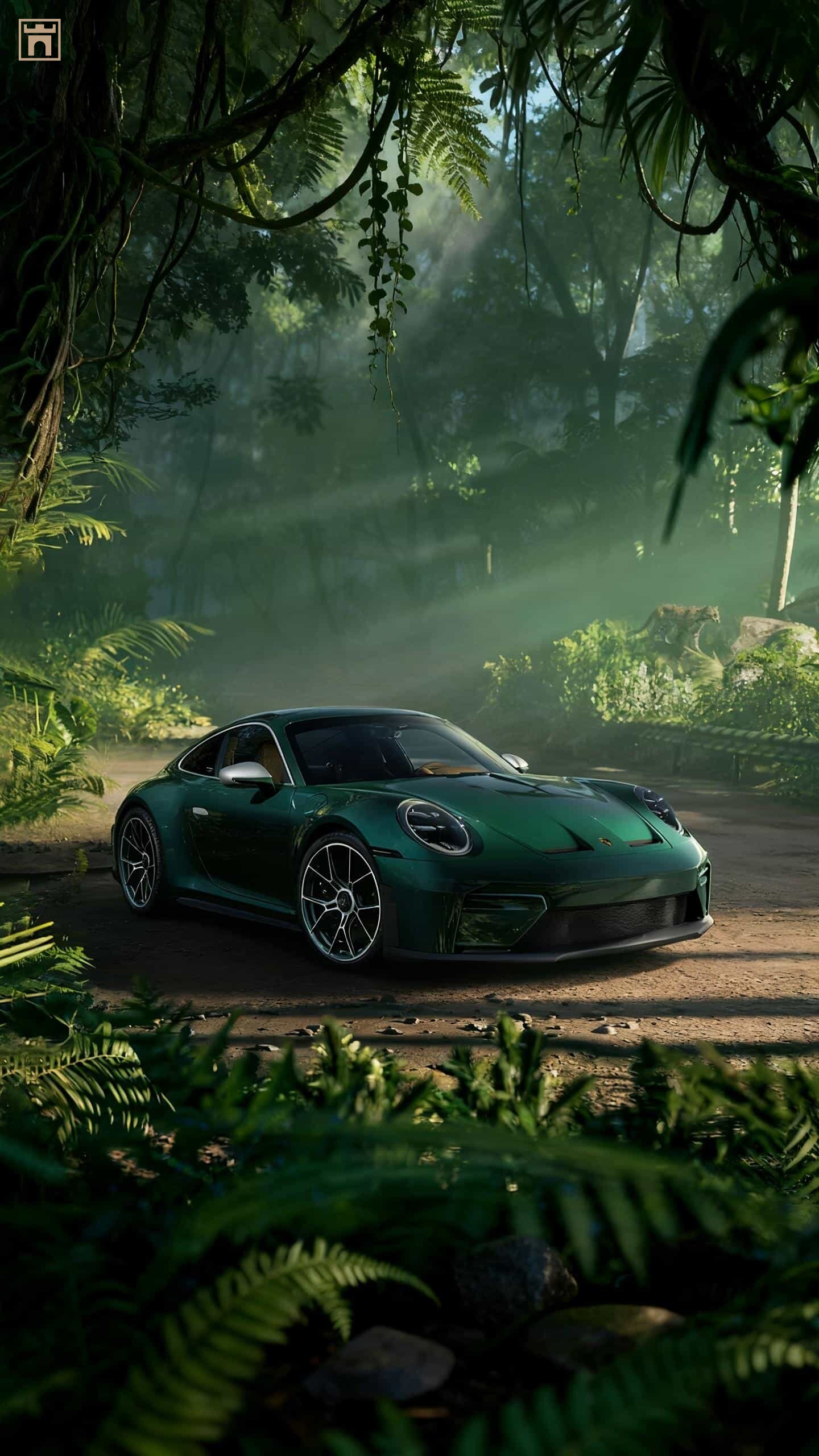Click the castle tower logo icon
This screenshot has height=1456, width=819.
pos(40,39)
